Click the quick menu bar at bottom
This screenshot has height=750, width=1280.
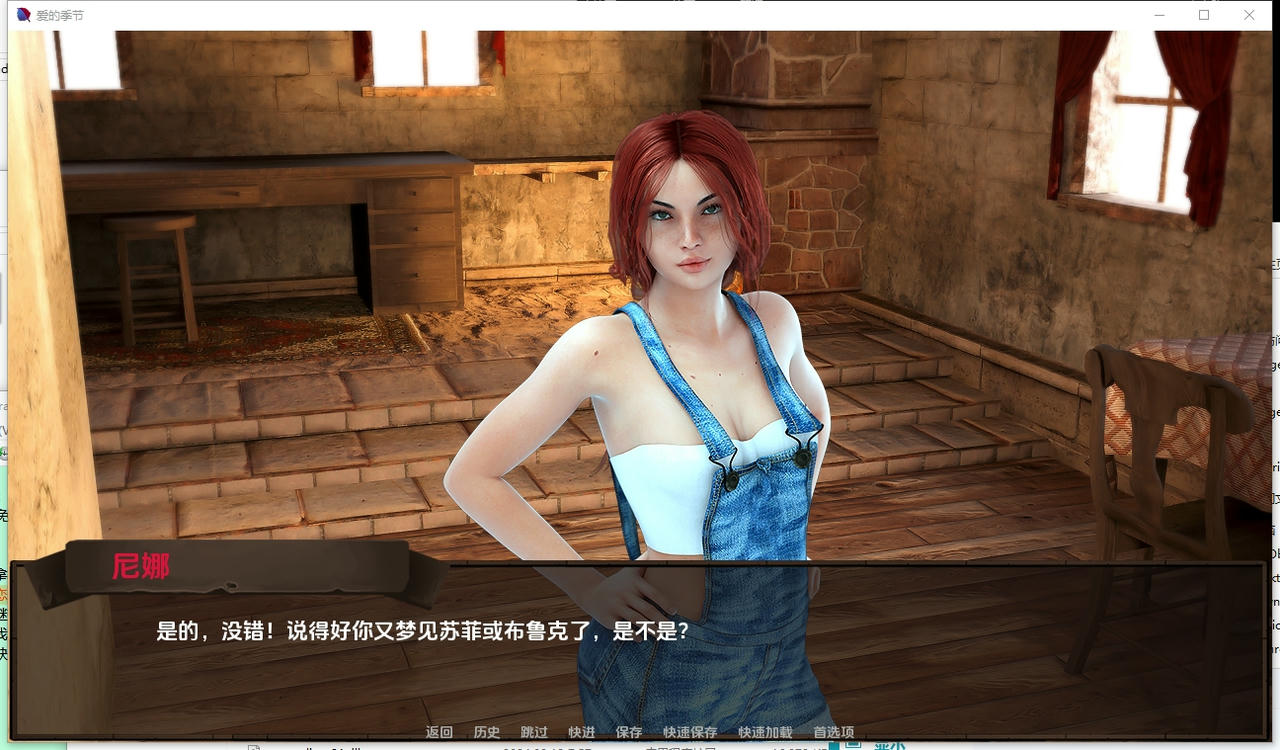pos(637,732)
